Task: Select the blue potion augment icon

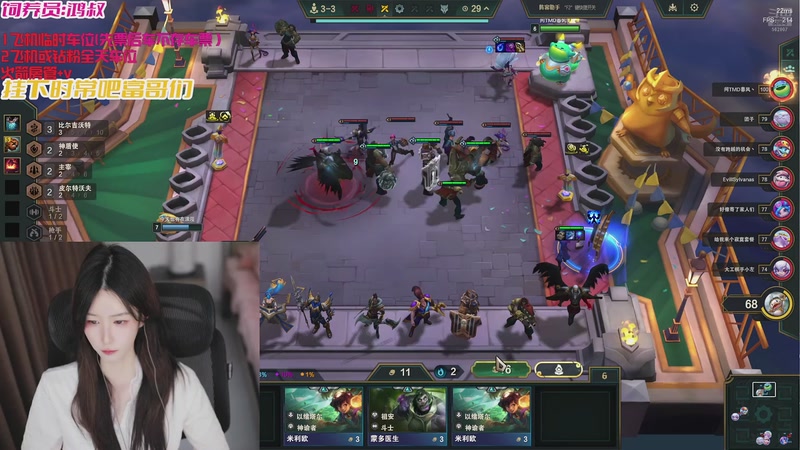Action: 12,123
